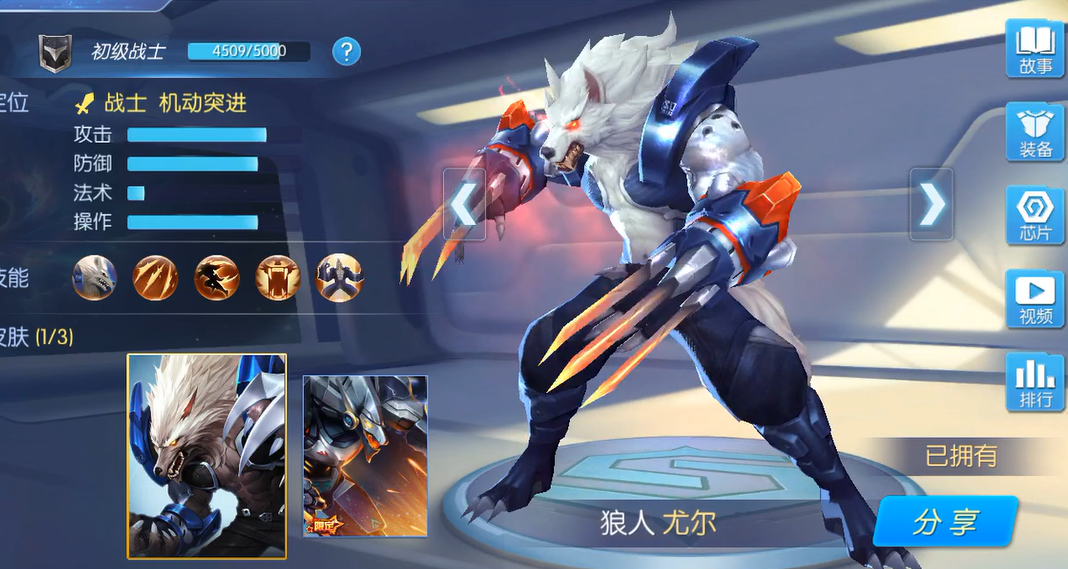View the claw slash skill icon
1068x569 pixels.
tap(156, 277)
